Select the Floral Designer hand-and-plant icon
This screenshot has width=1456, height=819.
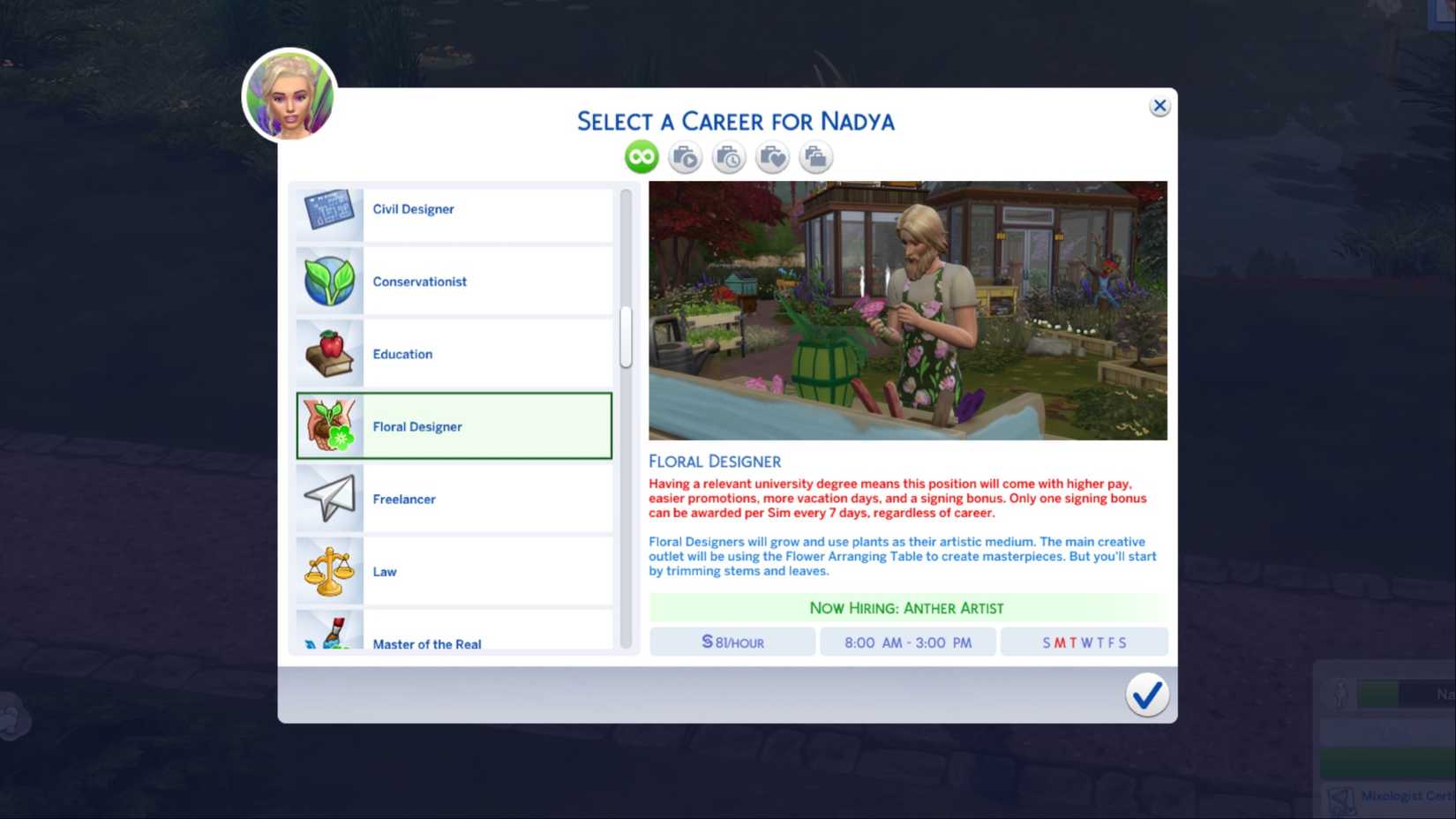[x=329, y=426]
